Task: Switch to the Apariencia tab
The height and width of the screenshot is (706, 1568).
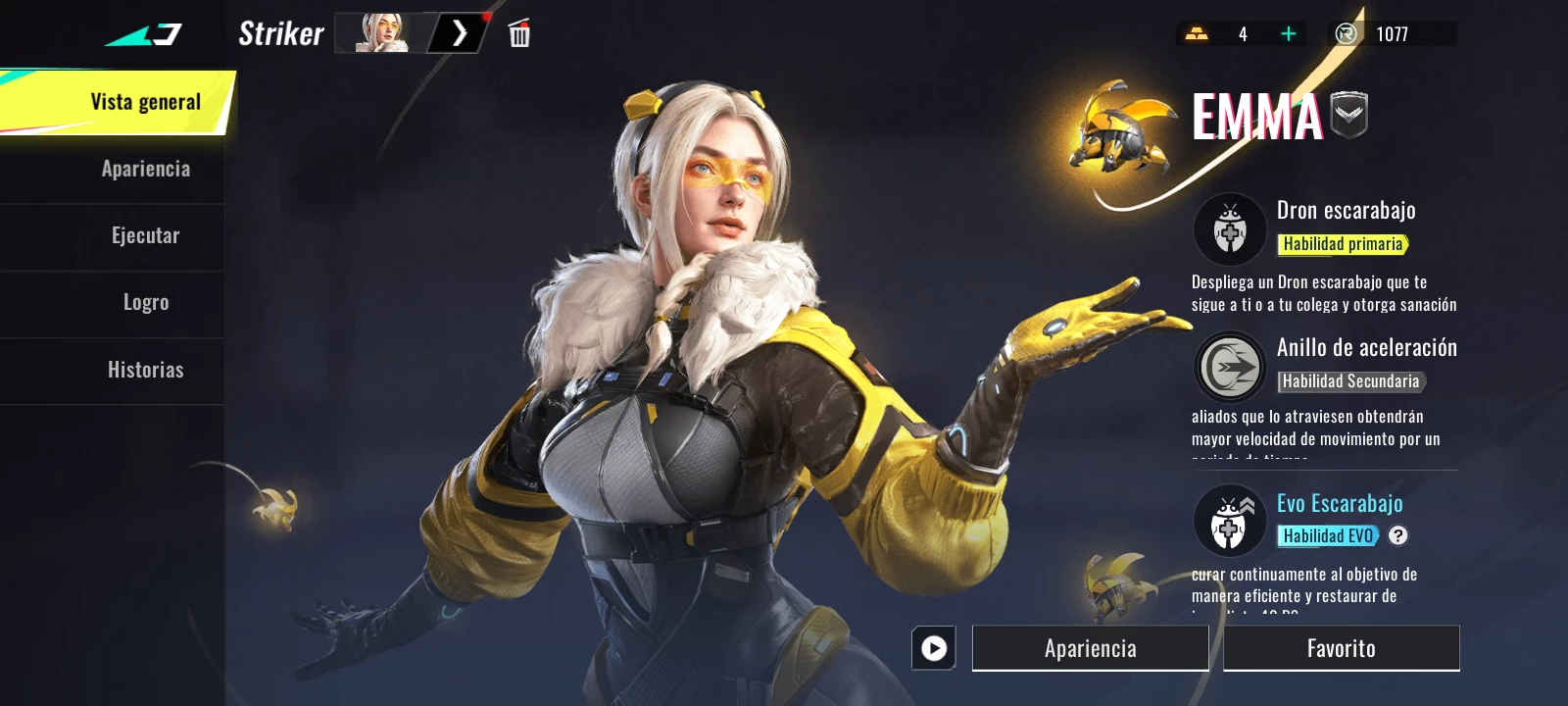Action: click(145, 169)
